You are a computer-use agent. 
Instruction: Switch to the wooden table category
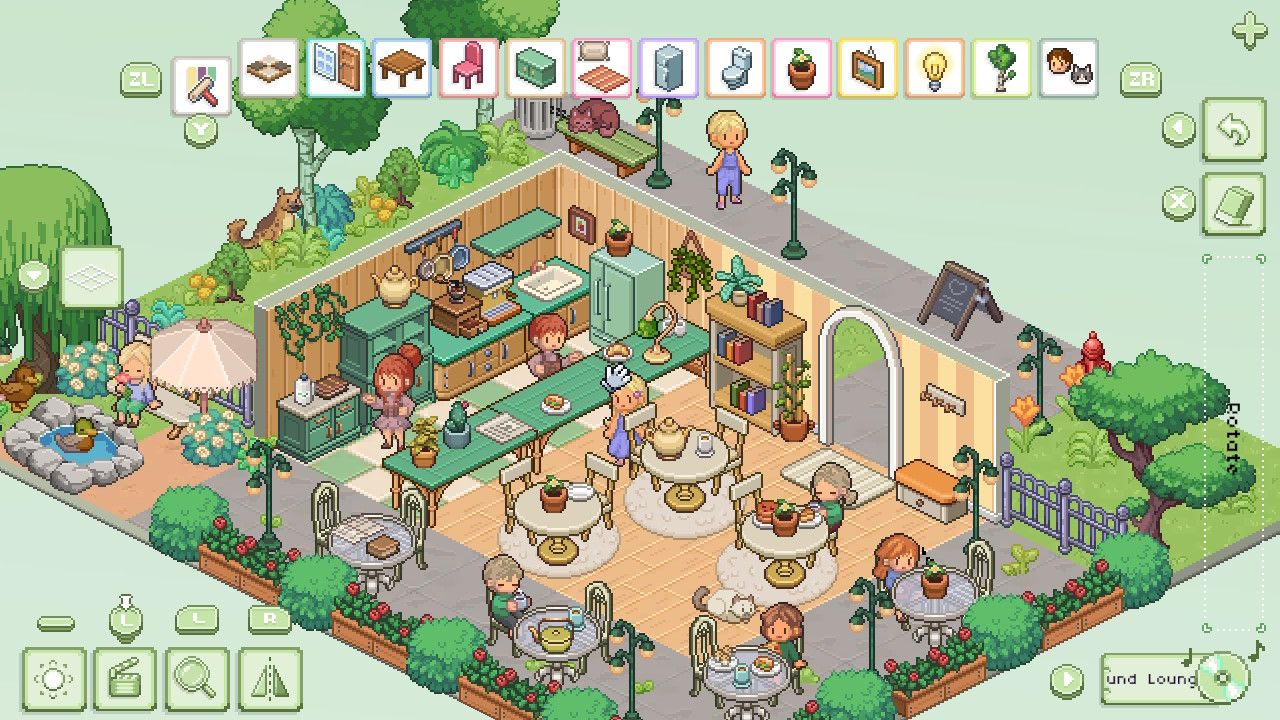coord(402,68)
